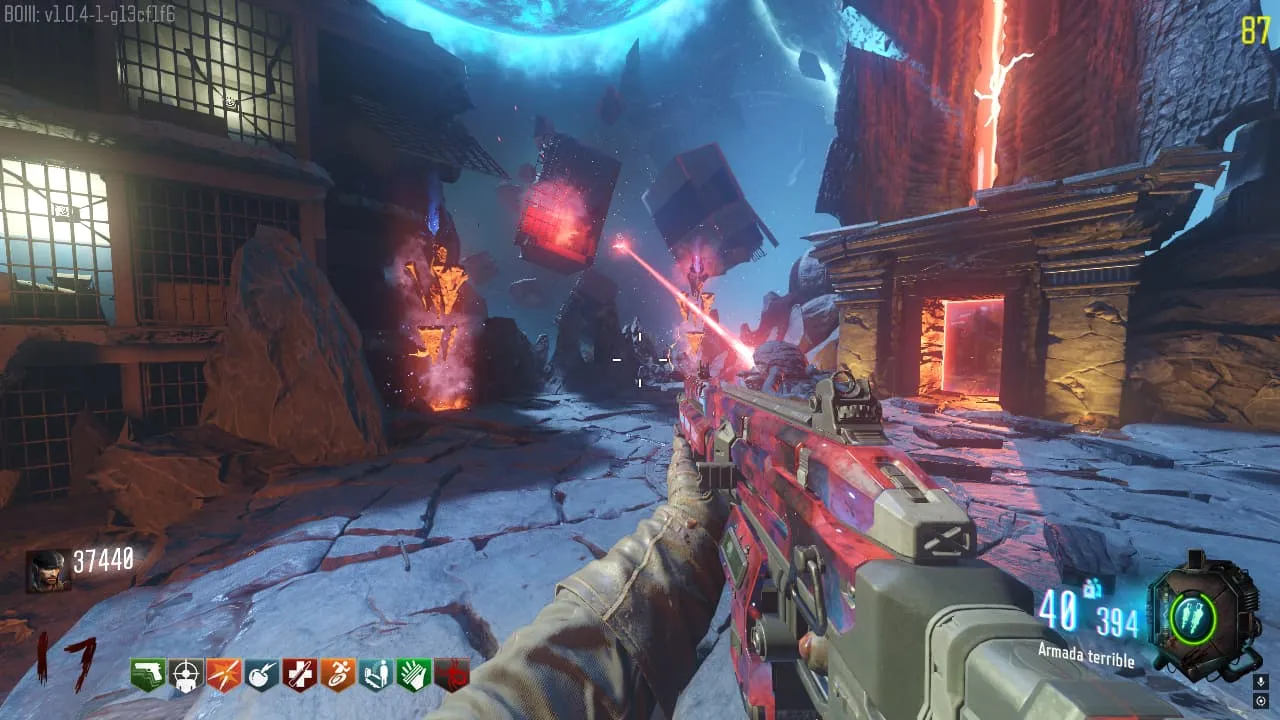Click the Mule Kick green pistol perk
Viewport: 1280px width, 720px height.
click(x=148, y=675)
